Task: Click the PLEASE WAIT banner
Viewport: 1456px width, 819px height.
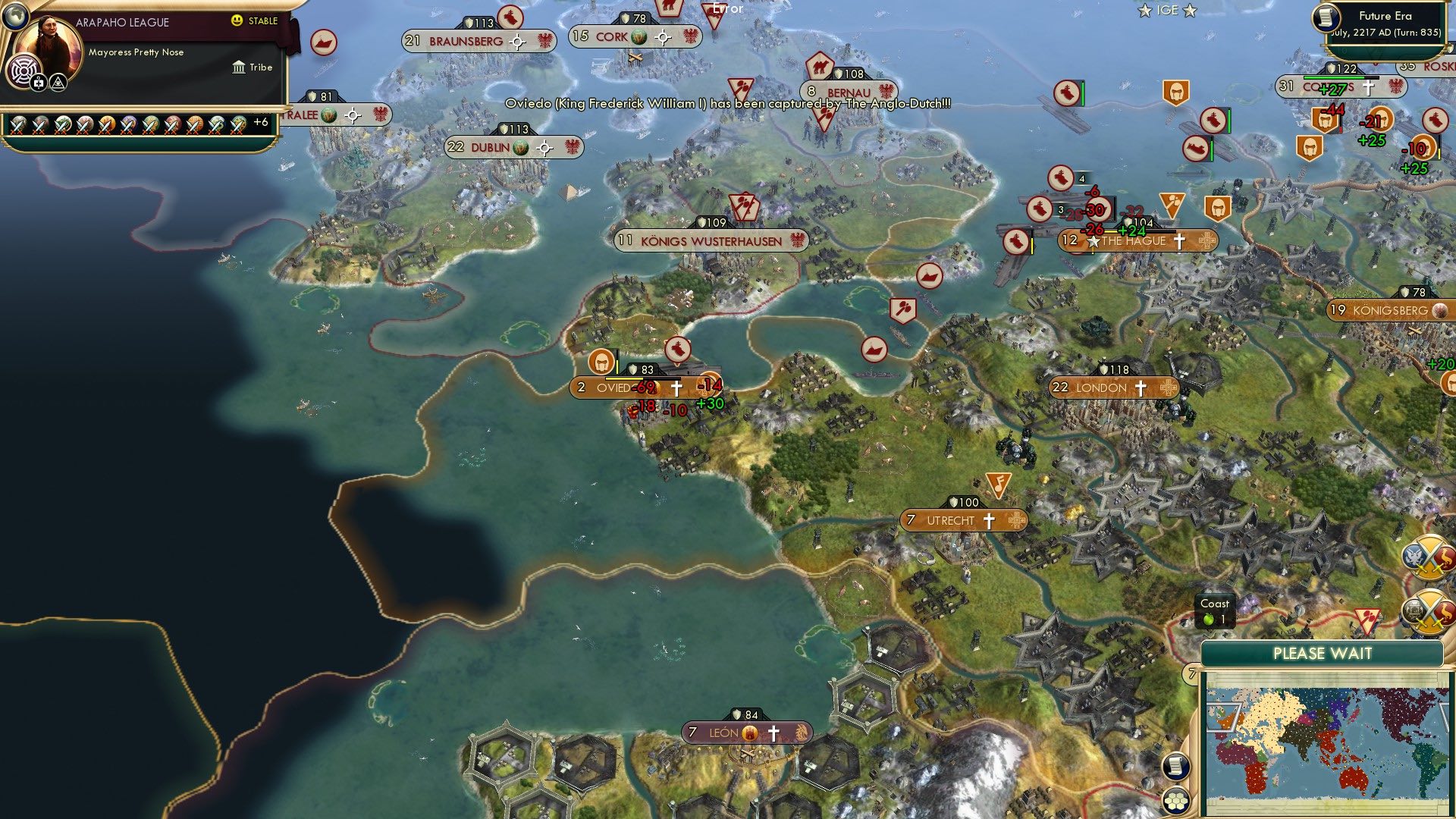Action: [x=1323, y=653]
